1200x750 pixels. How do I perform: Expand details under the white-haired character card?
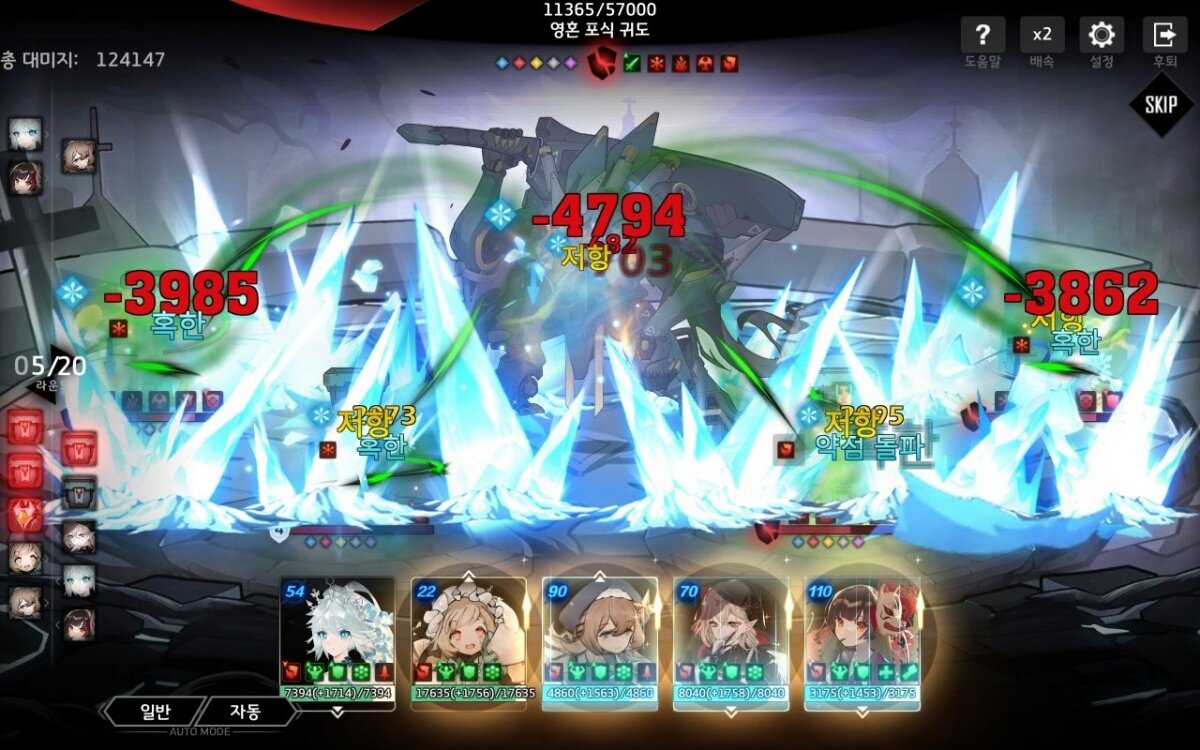pos(337,712)
